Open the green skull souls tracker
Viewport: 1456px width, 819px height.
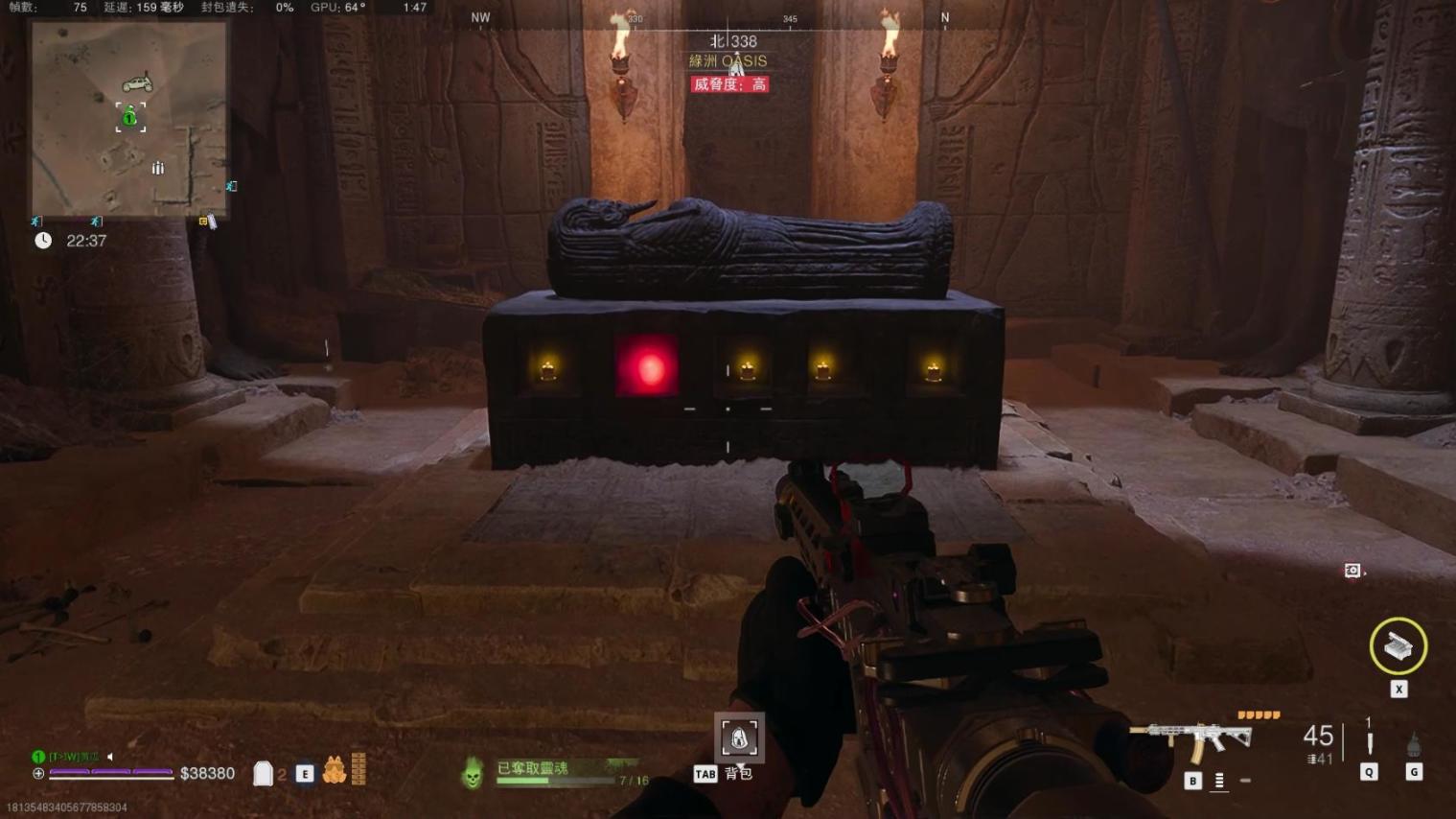[x=472, y=772]
